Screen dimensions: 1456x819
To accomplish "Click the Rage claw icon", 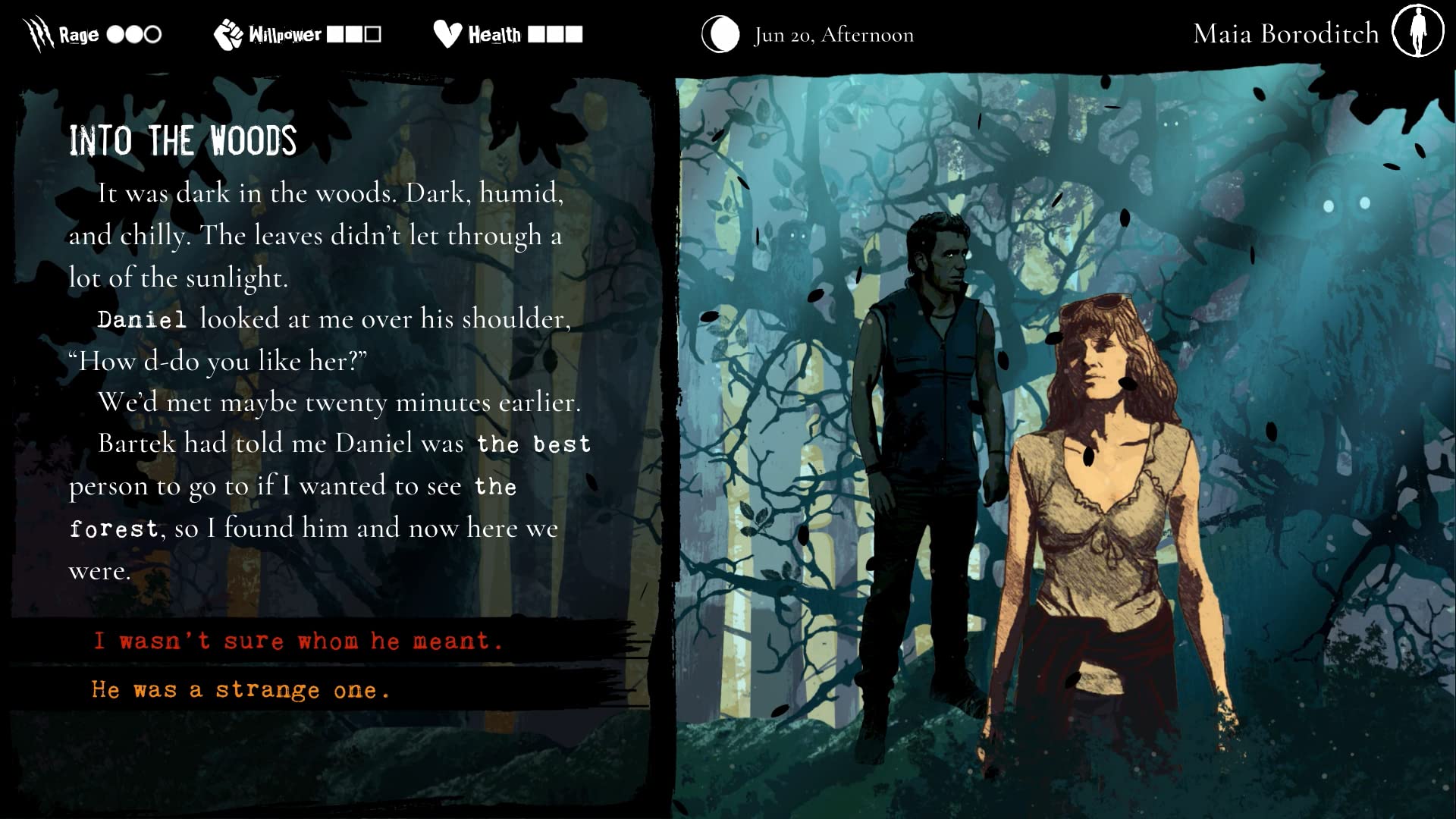I will point(36,32).
